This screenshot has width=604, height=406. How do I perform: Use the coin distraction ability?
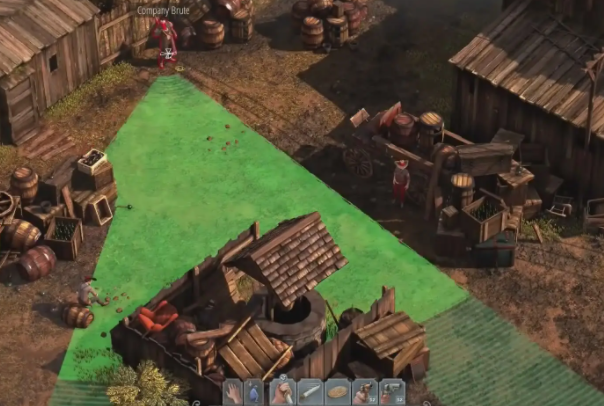[338, 392]
